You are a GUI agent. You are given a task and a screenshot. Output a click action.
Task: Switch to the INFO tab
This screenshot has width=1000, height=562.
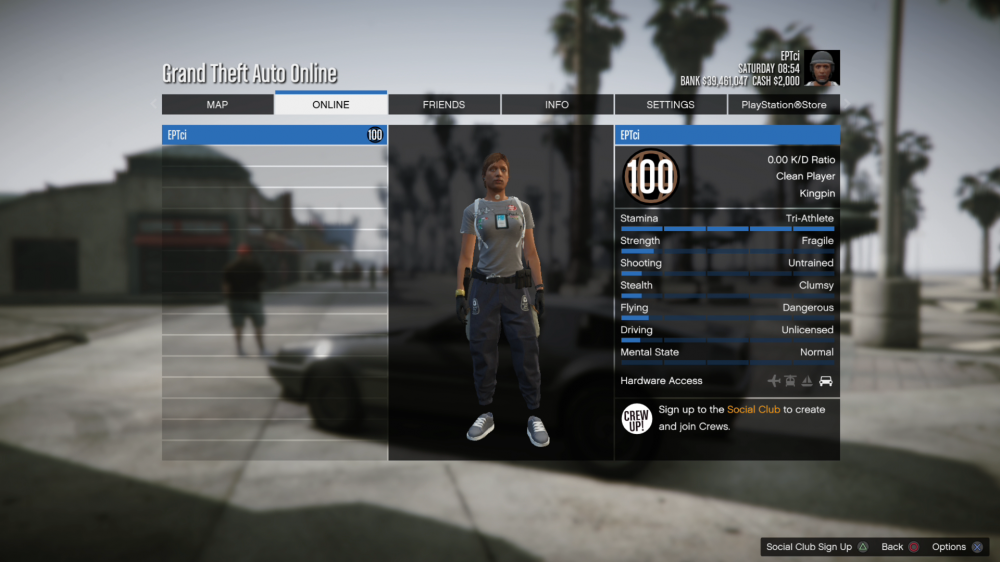(x=557, y=104)
